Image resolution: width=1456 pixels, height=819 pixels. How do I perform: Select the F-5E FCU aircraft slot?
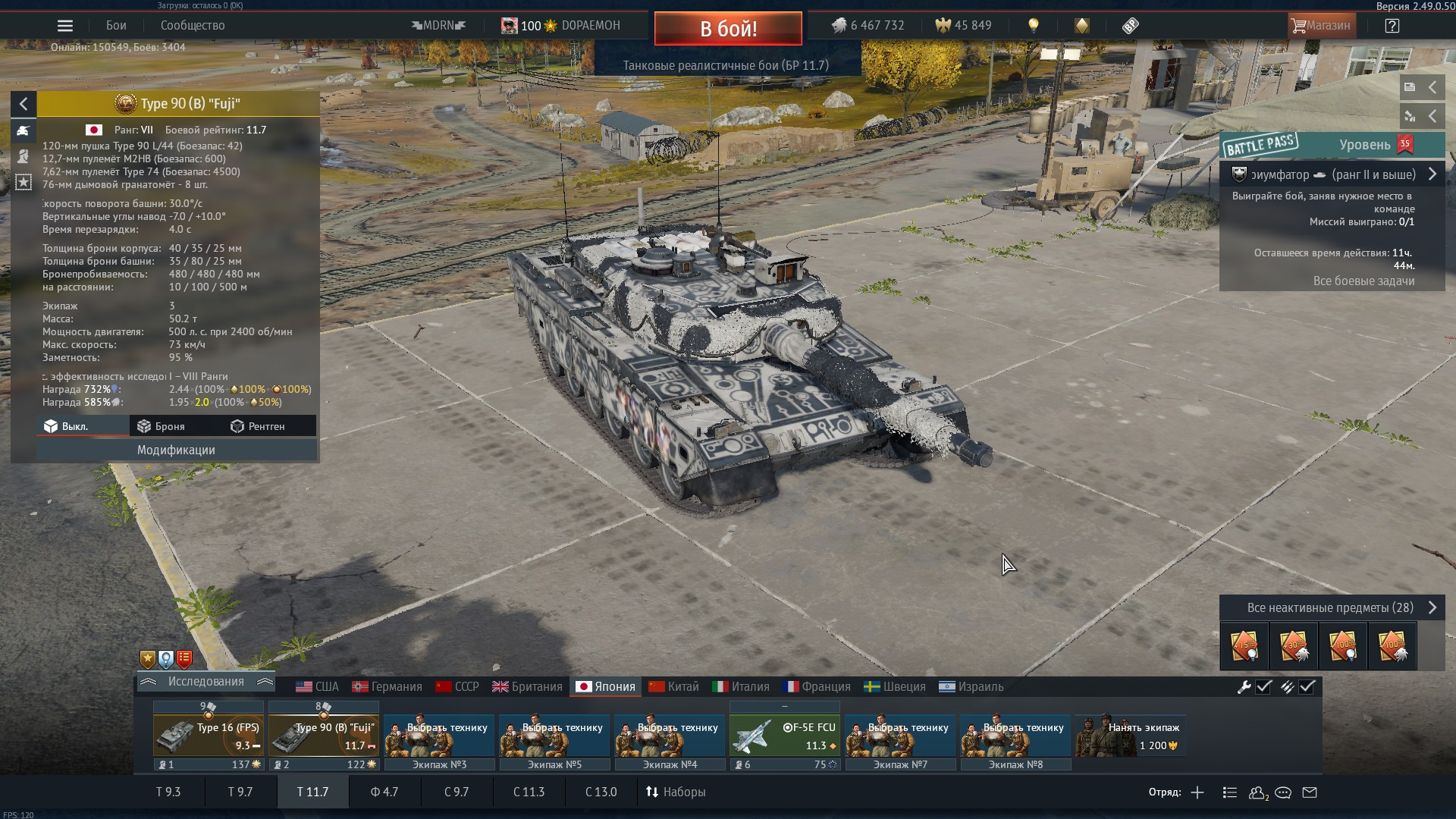coord(785,736)
